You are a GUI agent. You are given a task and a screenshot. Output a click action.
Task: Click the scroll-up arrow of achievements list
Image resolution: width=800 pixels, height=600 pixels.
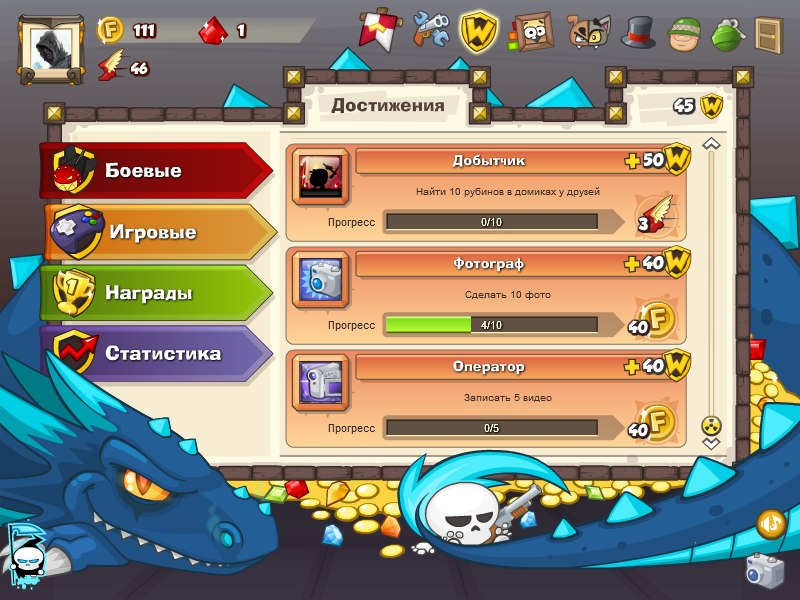(711, 145)
